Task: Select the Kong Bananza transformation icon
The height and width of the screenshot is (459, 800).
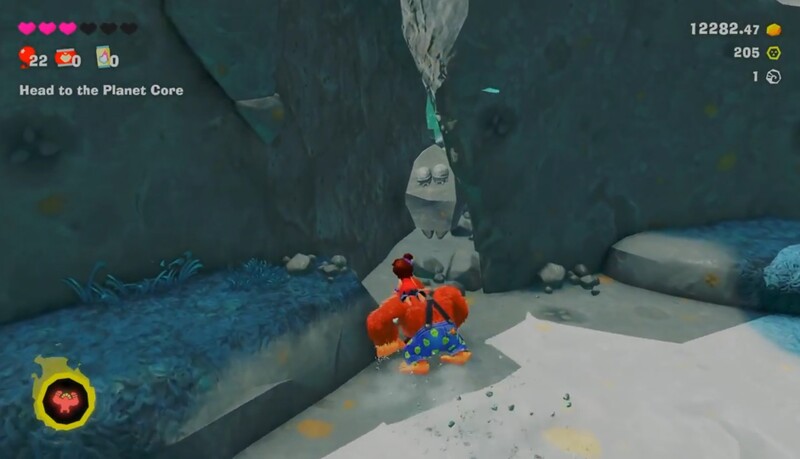Action: pos(64,400)
